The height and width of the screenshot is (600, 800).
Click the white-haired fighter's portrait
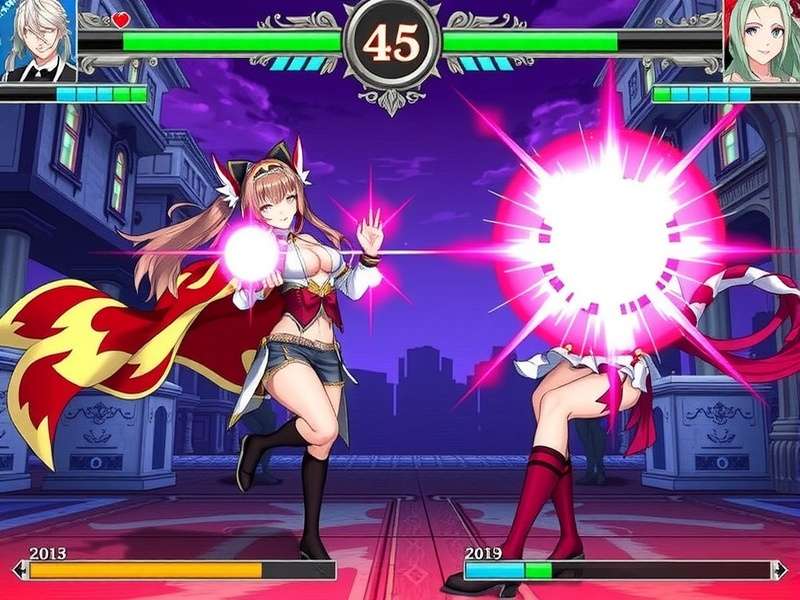point(38,40)
